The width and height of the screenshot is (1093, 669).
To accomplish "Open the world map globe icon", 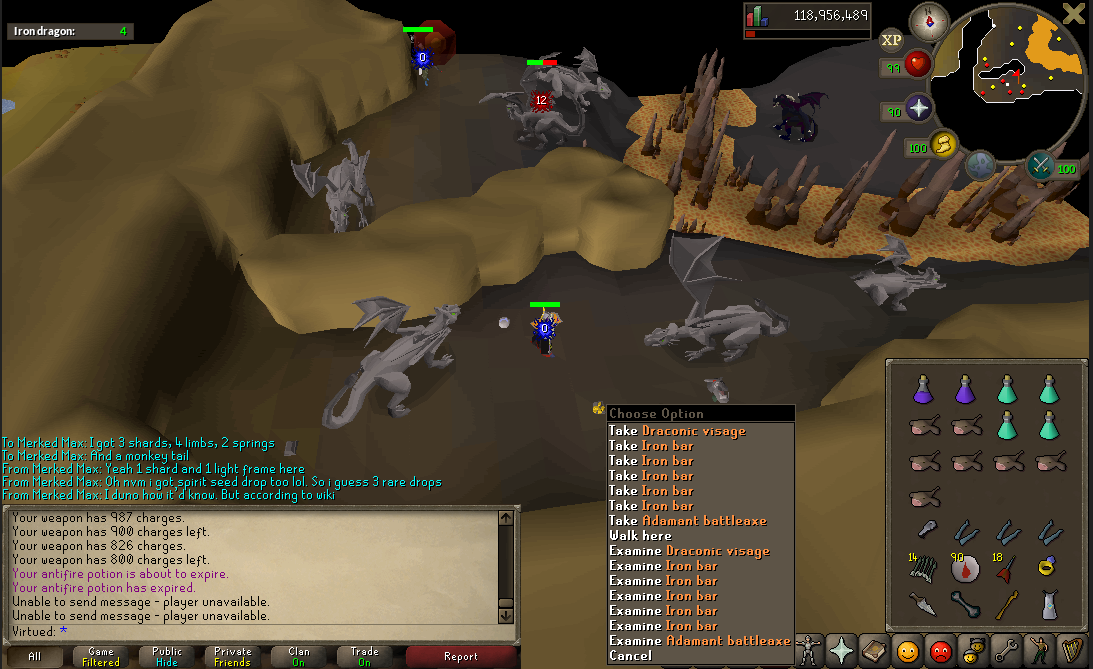I will [x=979, y=163].
